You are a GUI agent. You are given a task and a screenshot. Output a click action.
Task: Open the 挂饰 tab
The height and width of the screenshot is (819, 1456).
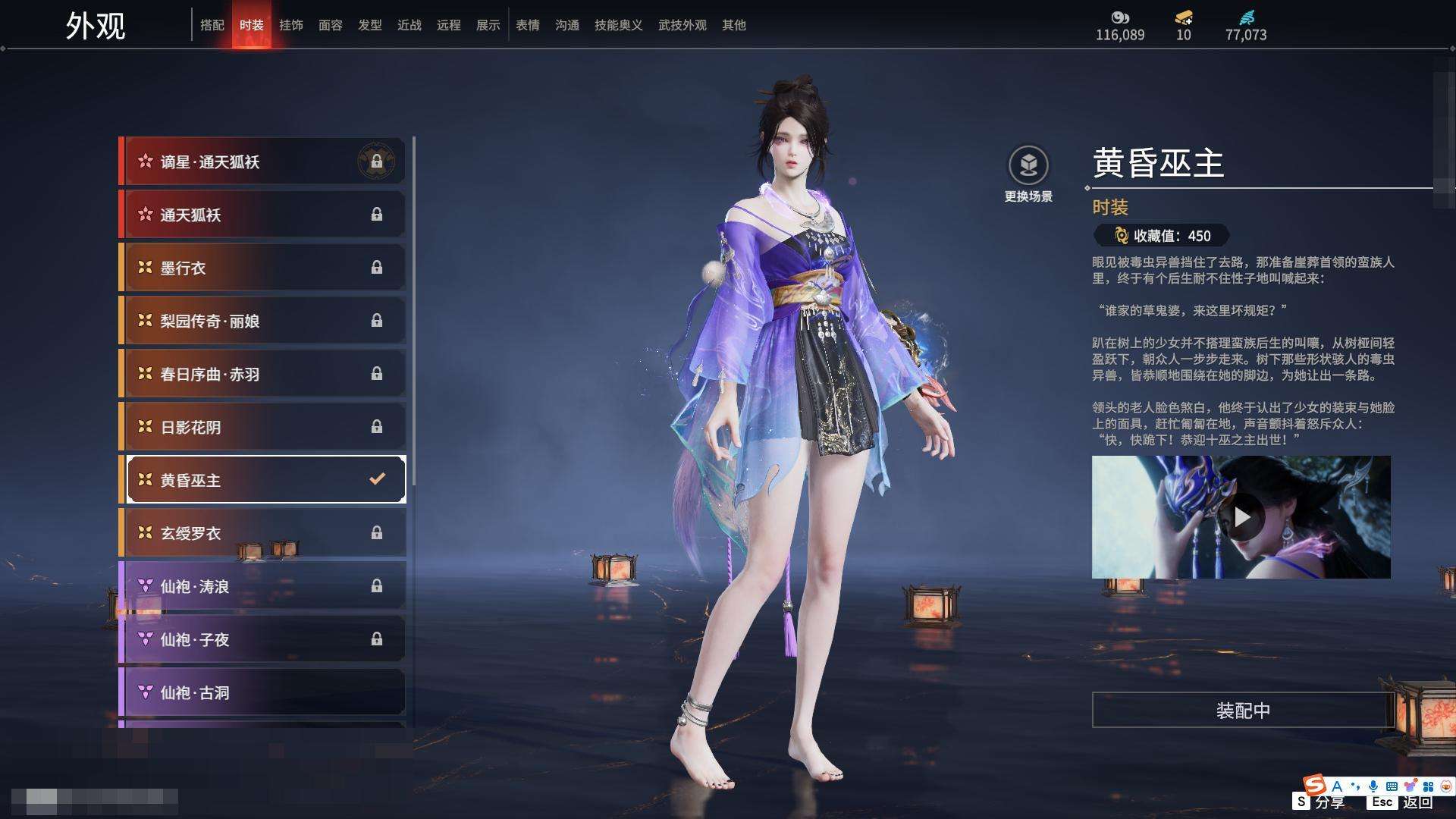click(290, 25)
